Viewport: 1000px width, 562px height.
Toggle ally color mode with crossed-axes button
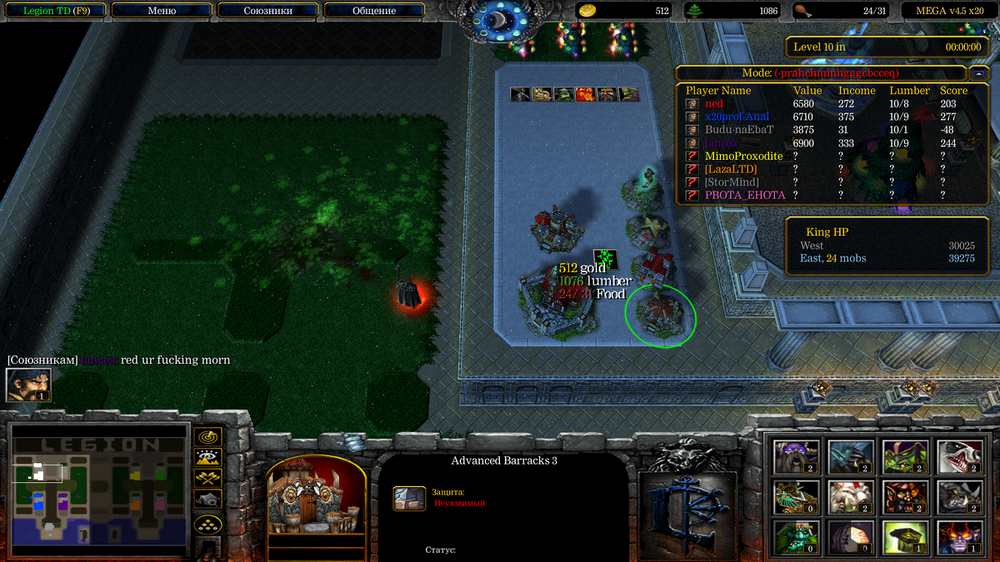pos(208,478)
